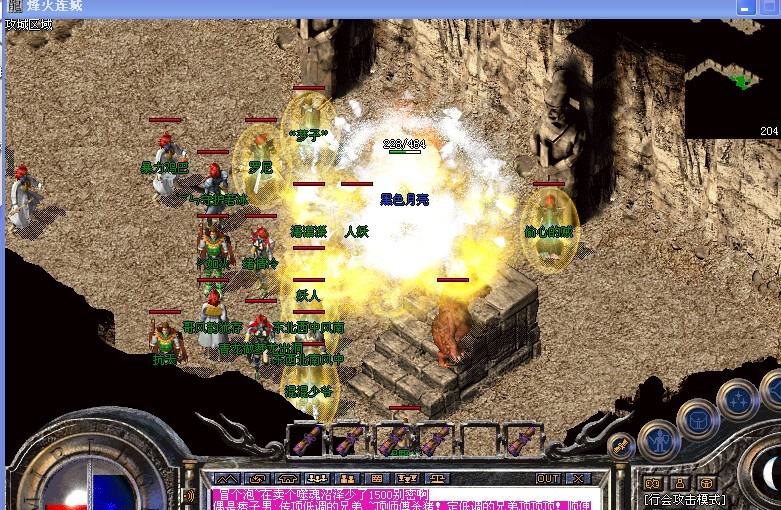Open the character status round button
The width and height of the screenshot is (781, 510).
pos(659,438)
